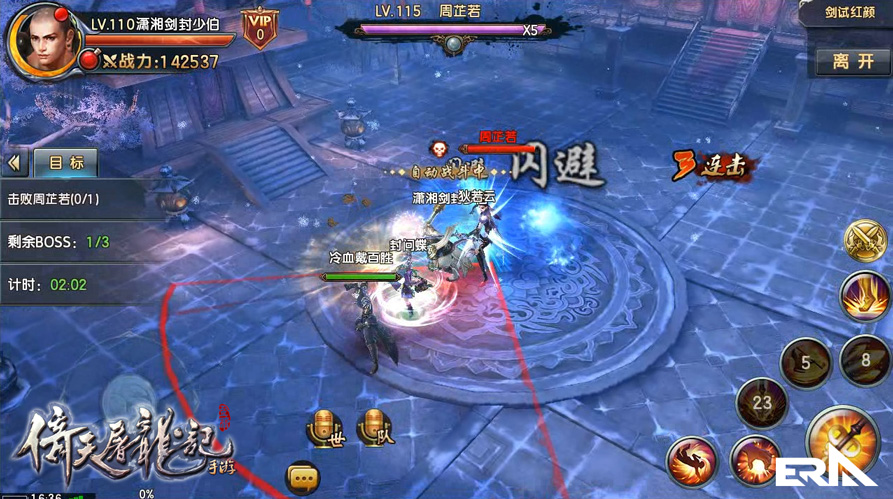
Task: Activate the purple ground-strike skill
Action: point(864,297)
